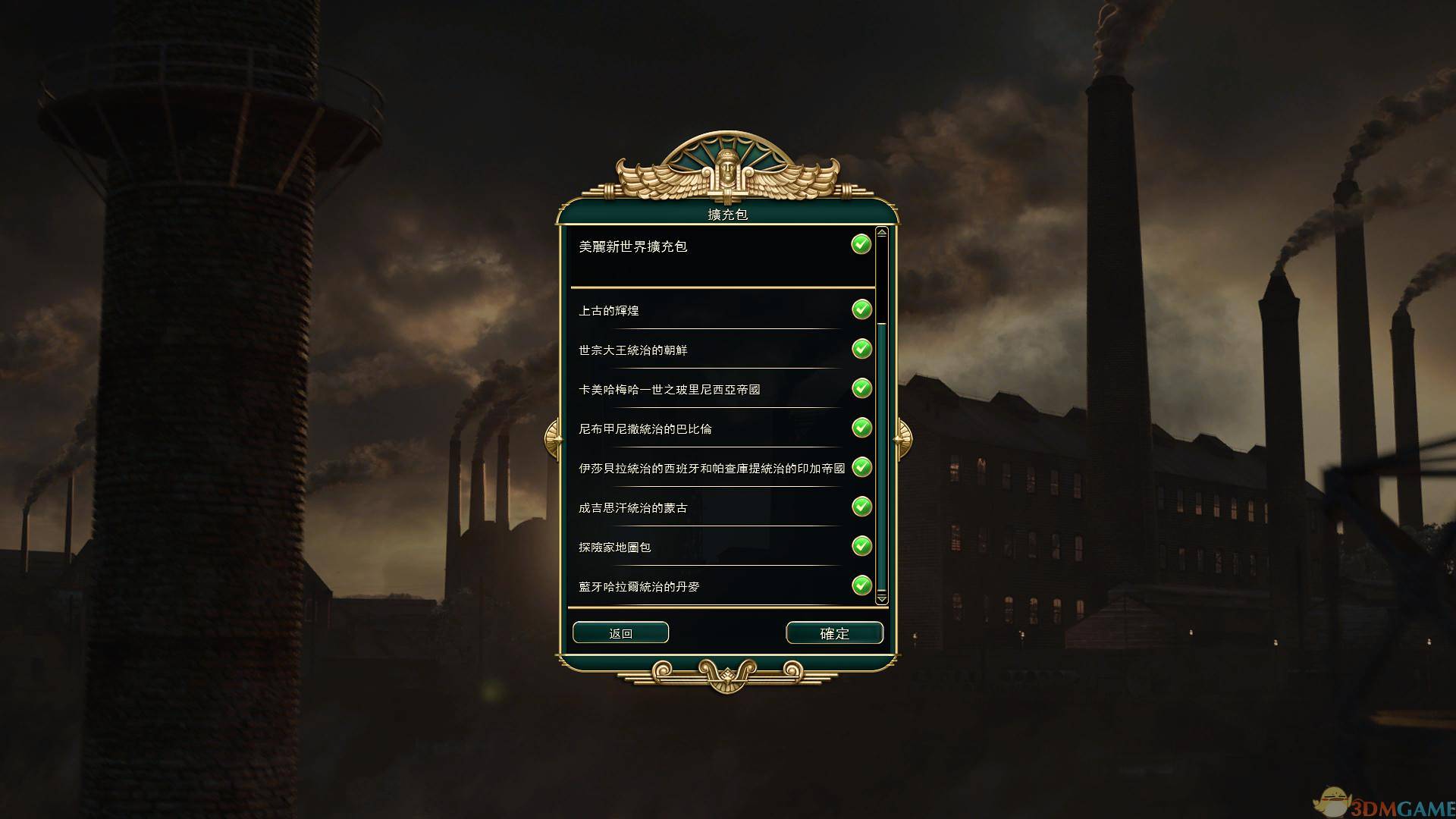Image resolution: width=1456 pixels, height=819 pixels.
Task: Disable the 卡美哈梅哈一世之玻里尼西亞帝國 DLC
Action: pyautogui.click(x=861, y=388)
